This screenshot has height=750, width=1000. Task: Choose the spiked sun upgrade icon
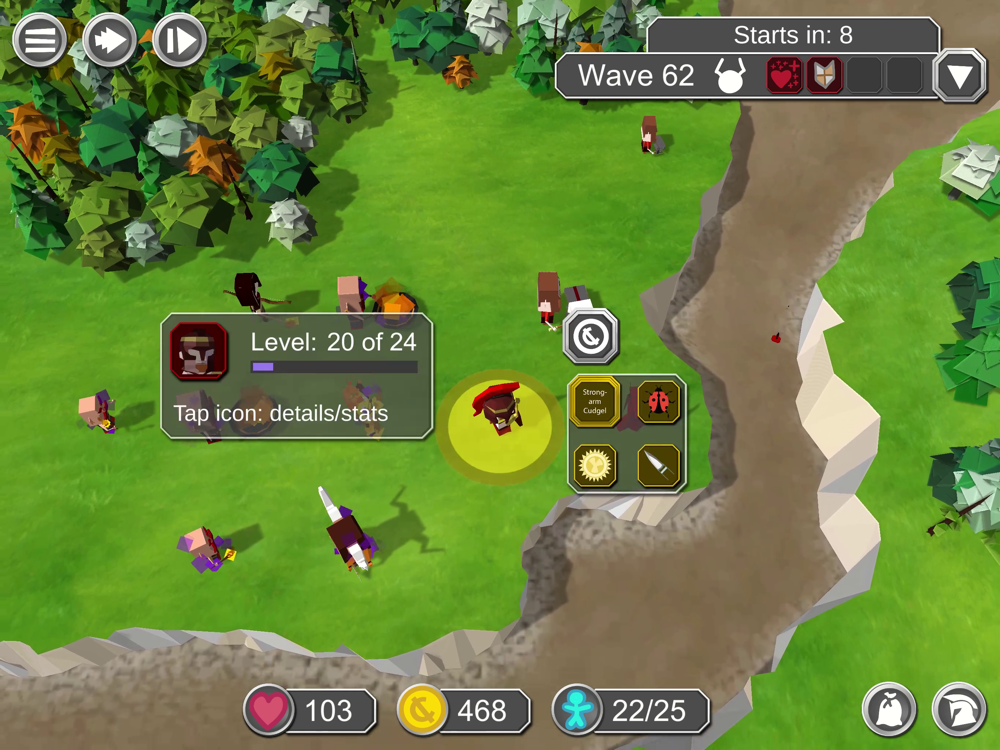coord(595,465)
